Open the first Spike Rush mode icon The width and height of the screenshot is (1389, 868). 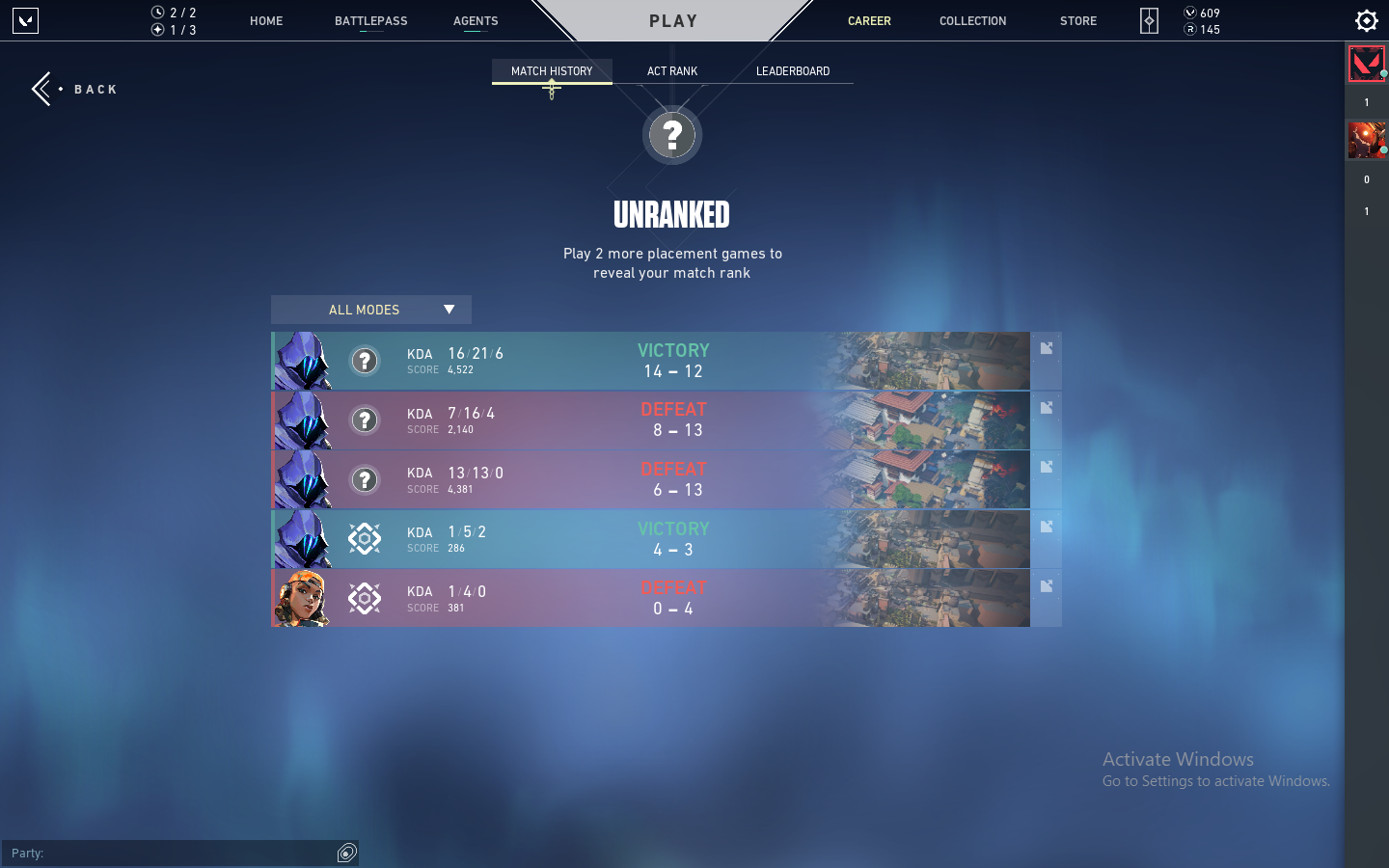364,539
